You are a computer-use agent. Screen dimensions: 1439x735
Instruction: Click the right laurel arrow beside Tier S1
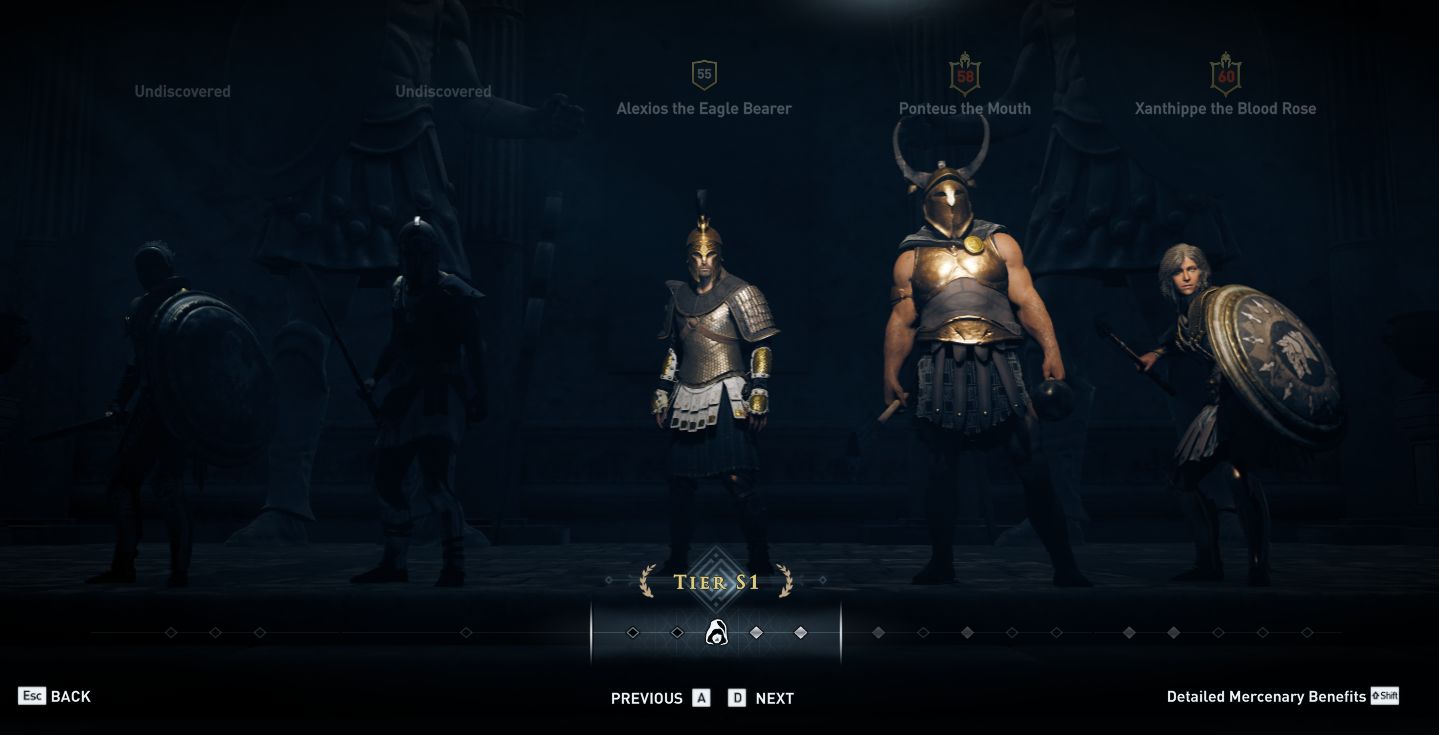786,580
